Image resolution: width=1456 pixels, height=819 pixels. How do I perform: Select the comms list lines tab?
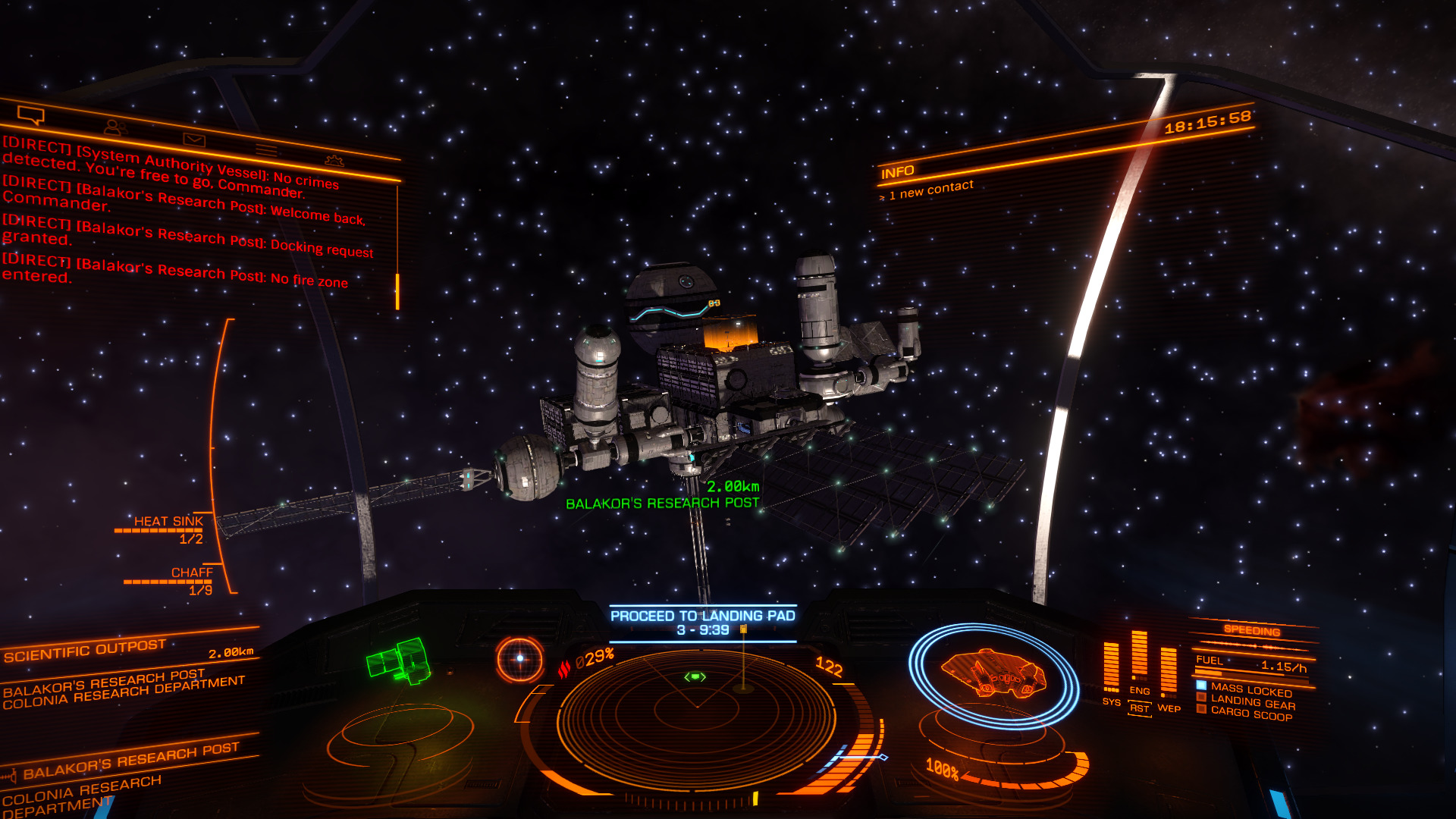(265, 149)
